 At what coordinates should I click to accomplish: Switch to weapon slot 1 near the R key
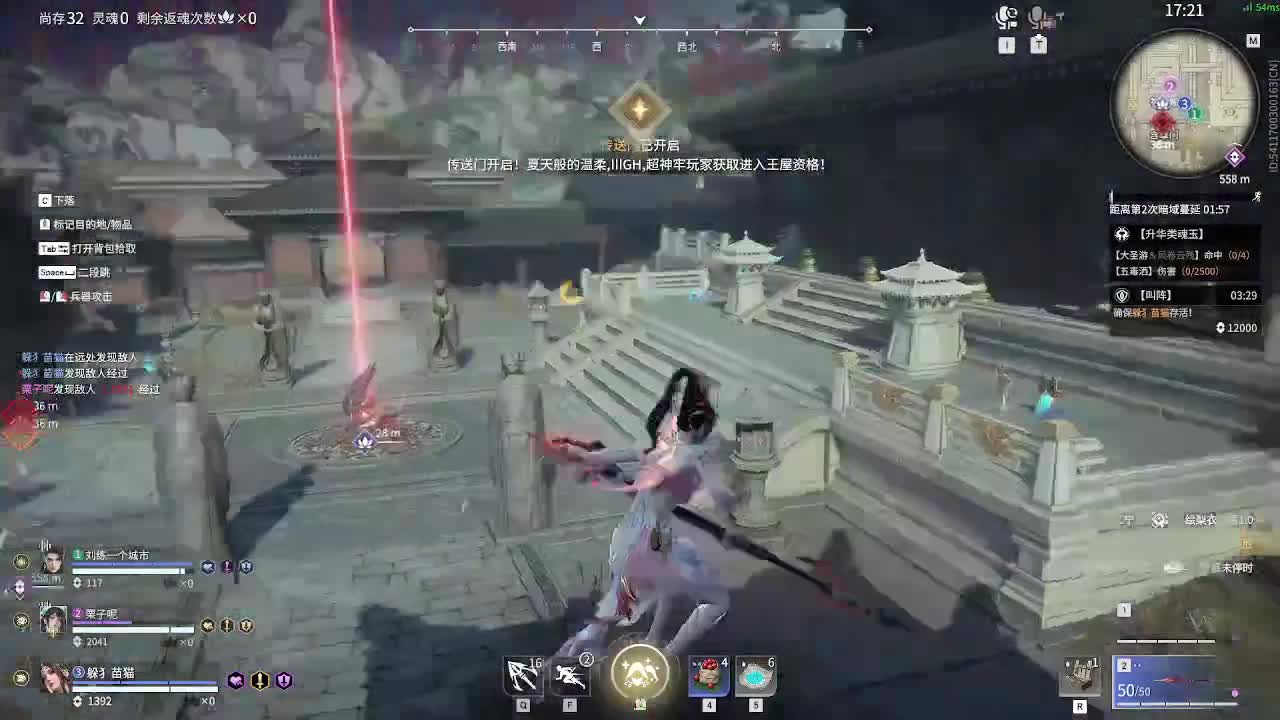(x=1124, y=609)
